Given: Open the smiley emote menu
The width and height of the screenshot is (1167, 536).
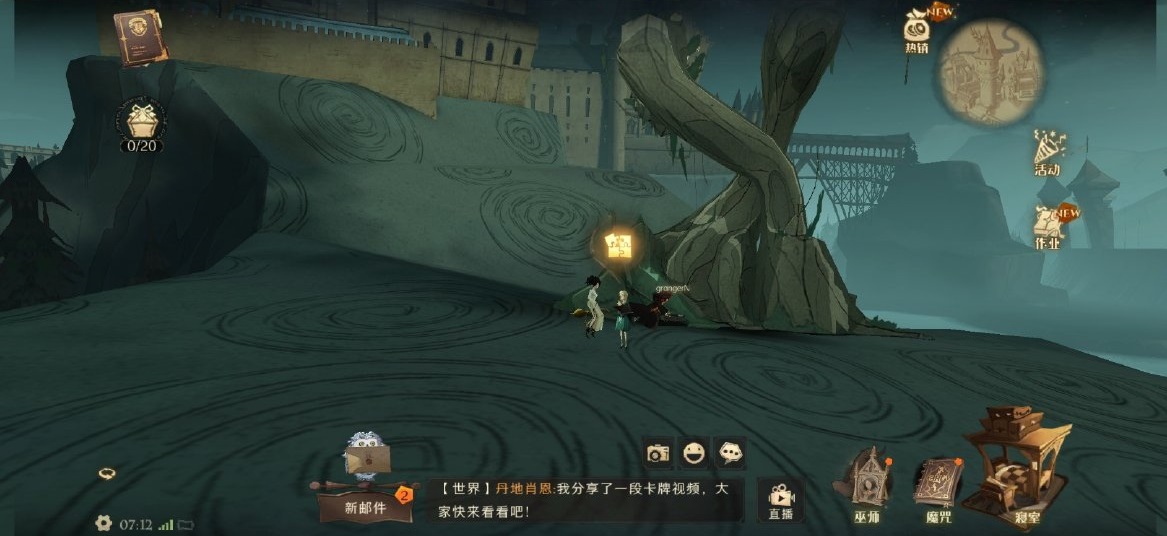Looking at the screenshot, I should click(694, 453).
